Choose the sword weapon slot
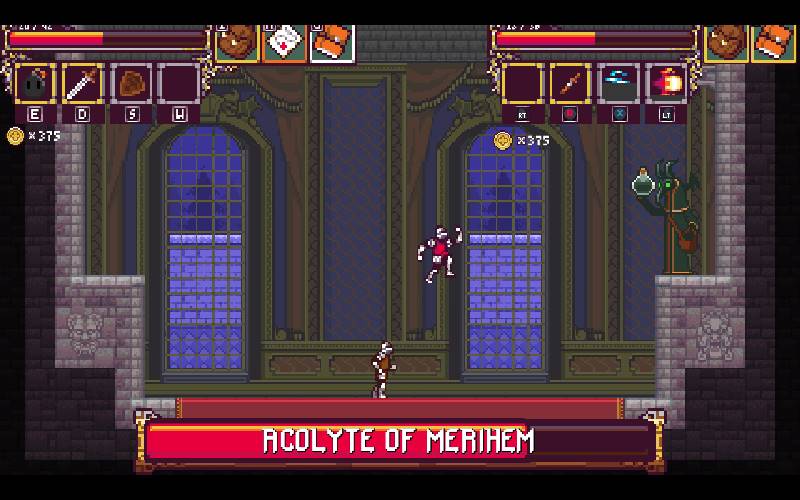 (x=82, y=84)
